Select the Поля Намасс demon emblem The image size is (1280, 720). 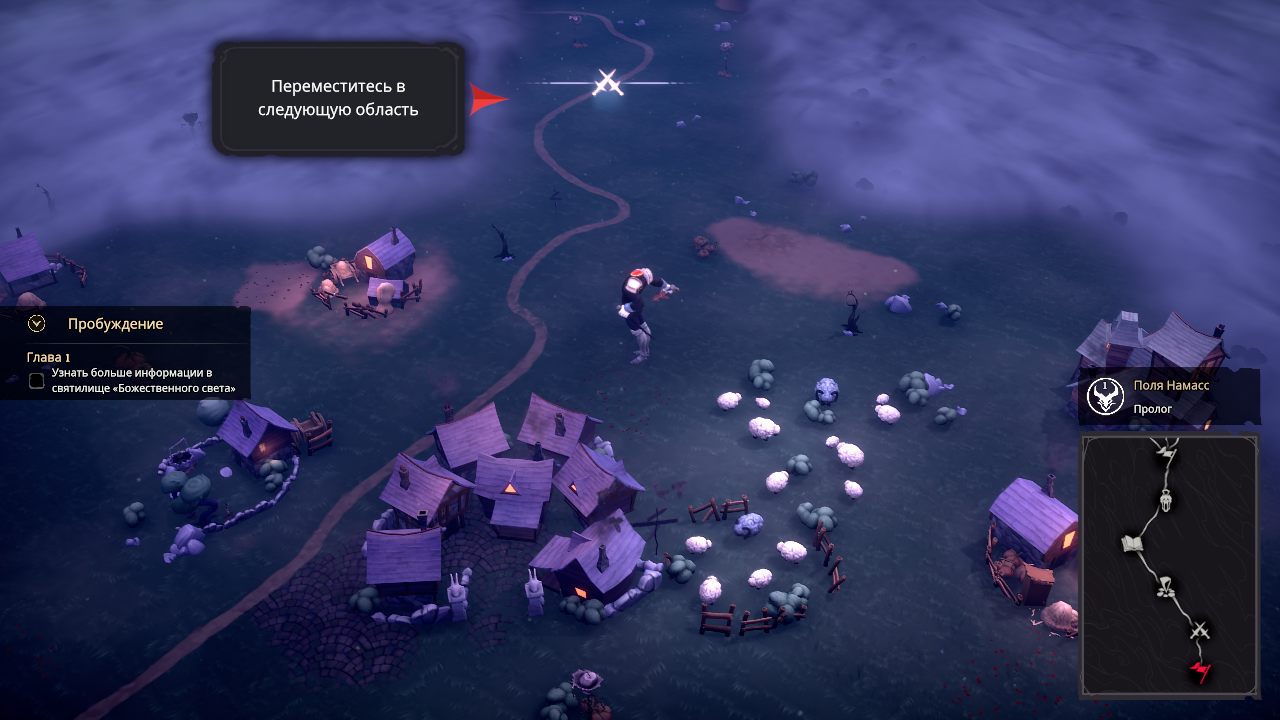(1105, 397)
